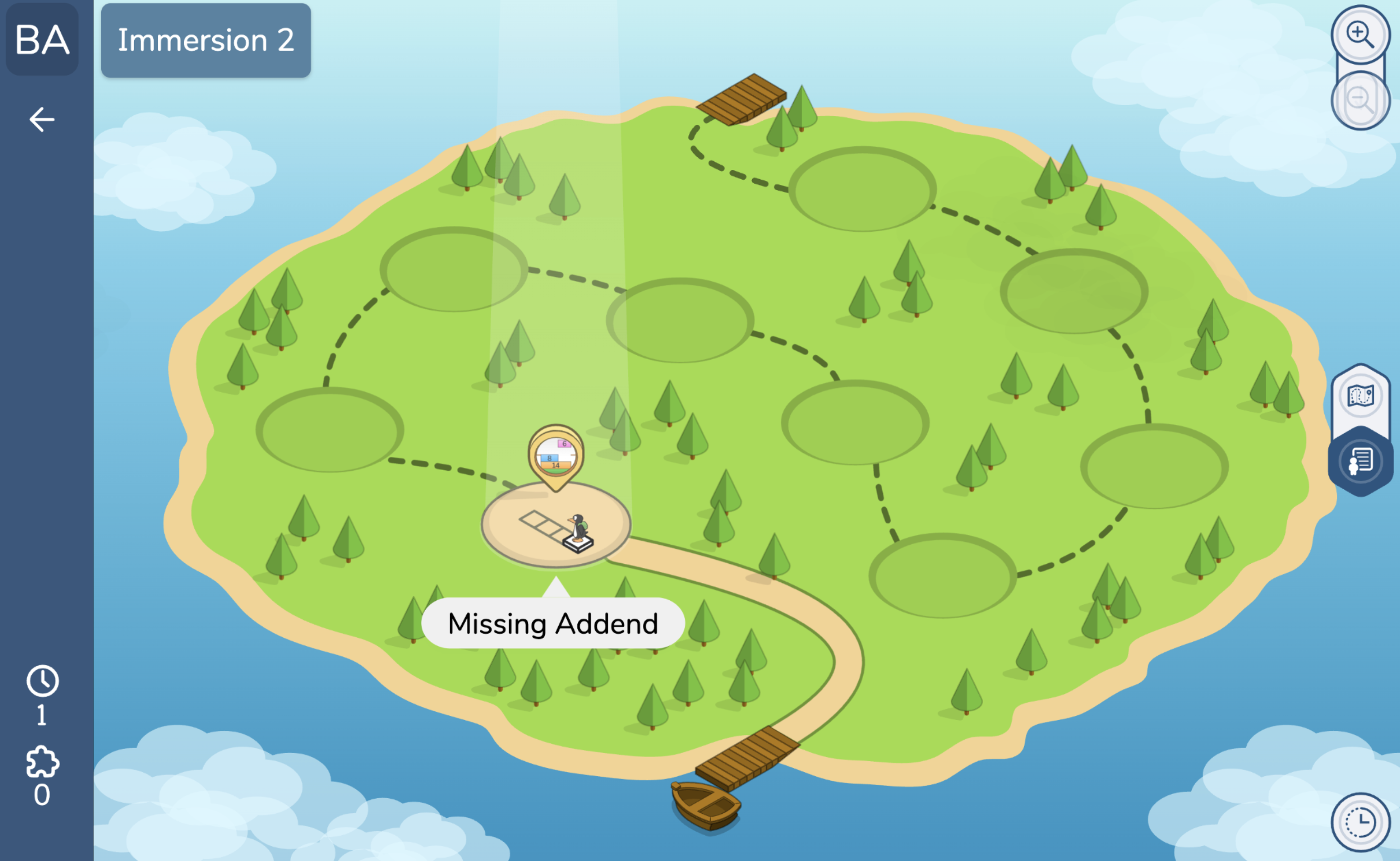1400x861 pixels.
Task: Click the Immersion 2 title button
Action: pos(206,41)
